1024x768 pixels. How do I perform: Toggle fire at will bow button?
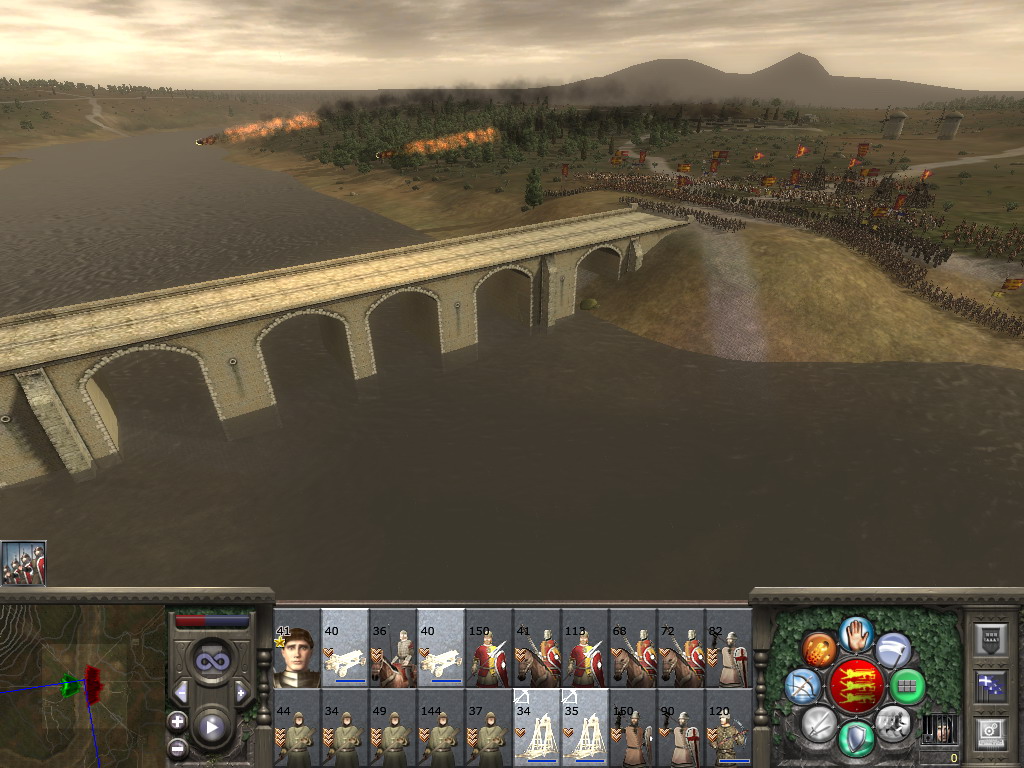click(x=802, y=686)
